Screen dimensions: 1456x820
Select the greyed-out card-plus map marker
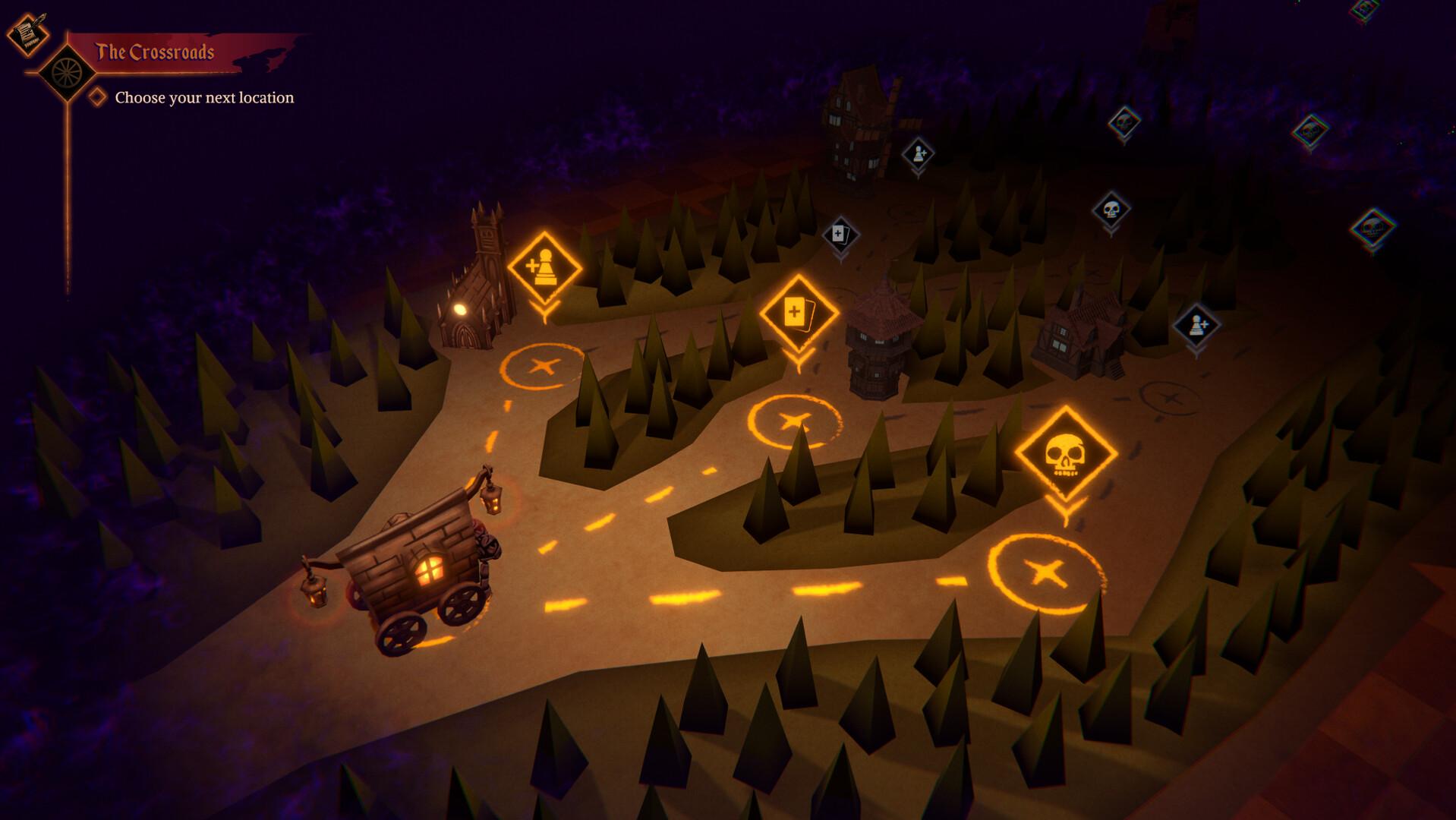pos(840,234)
